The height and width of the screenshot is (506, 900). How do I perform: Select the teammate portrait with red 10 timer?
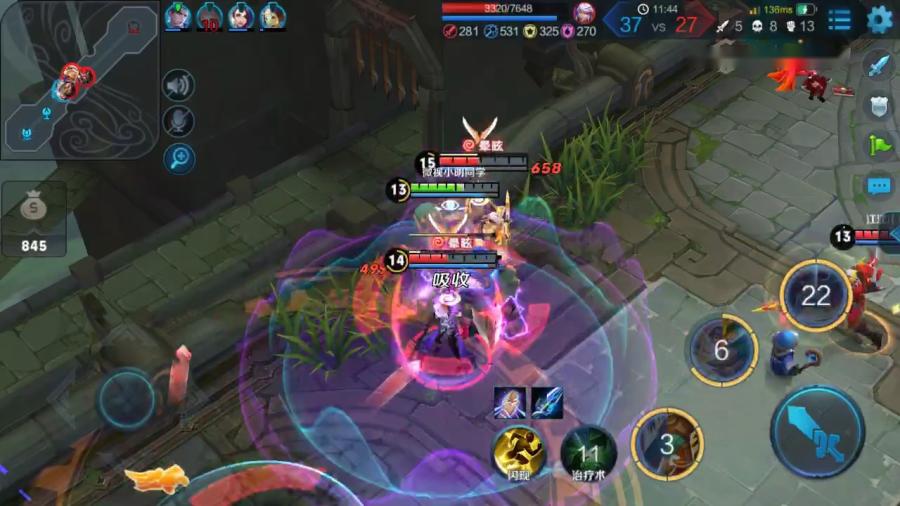(x=210, y=17)
